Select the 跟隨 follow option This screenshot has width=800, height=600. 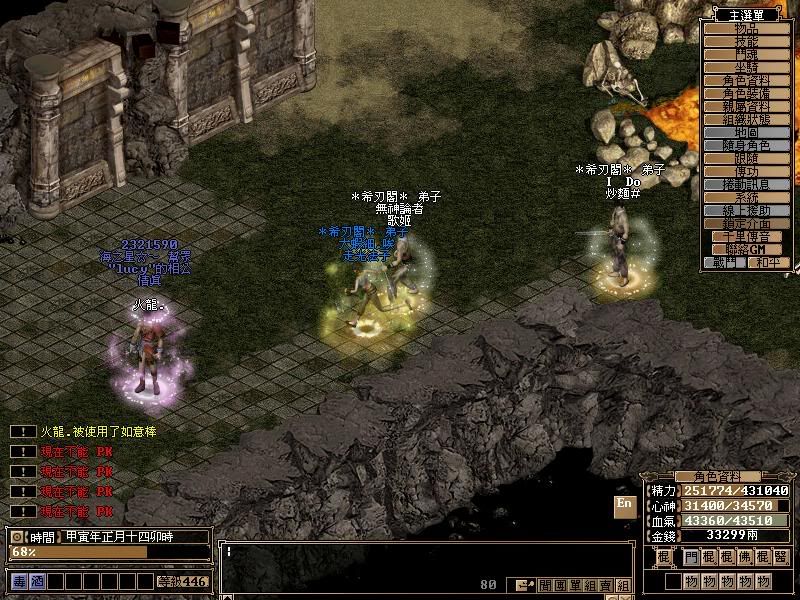coord(747,158)
